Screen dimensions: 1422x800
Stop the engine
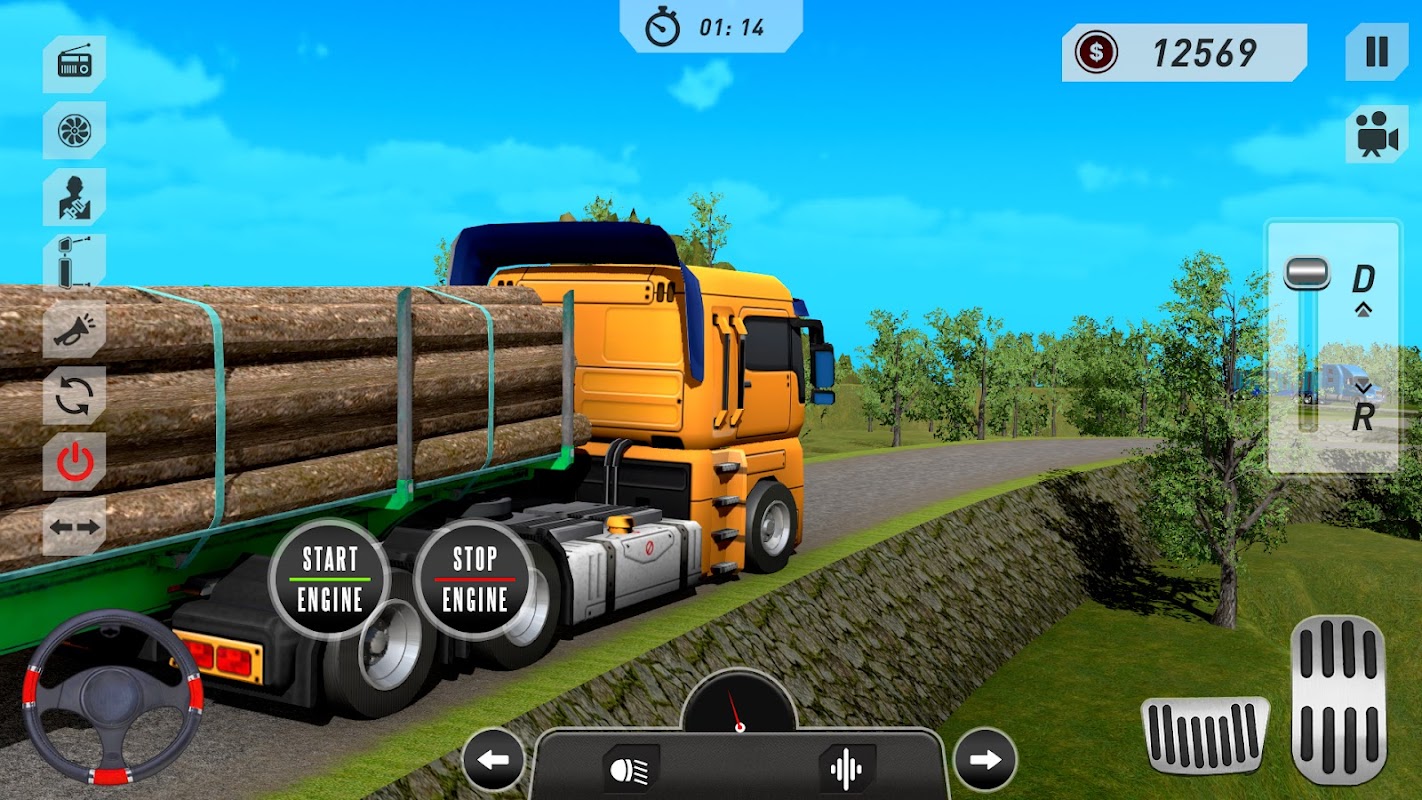pyautogui.click(x=475, y=579)
